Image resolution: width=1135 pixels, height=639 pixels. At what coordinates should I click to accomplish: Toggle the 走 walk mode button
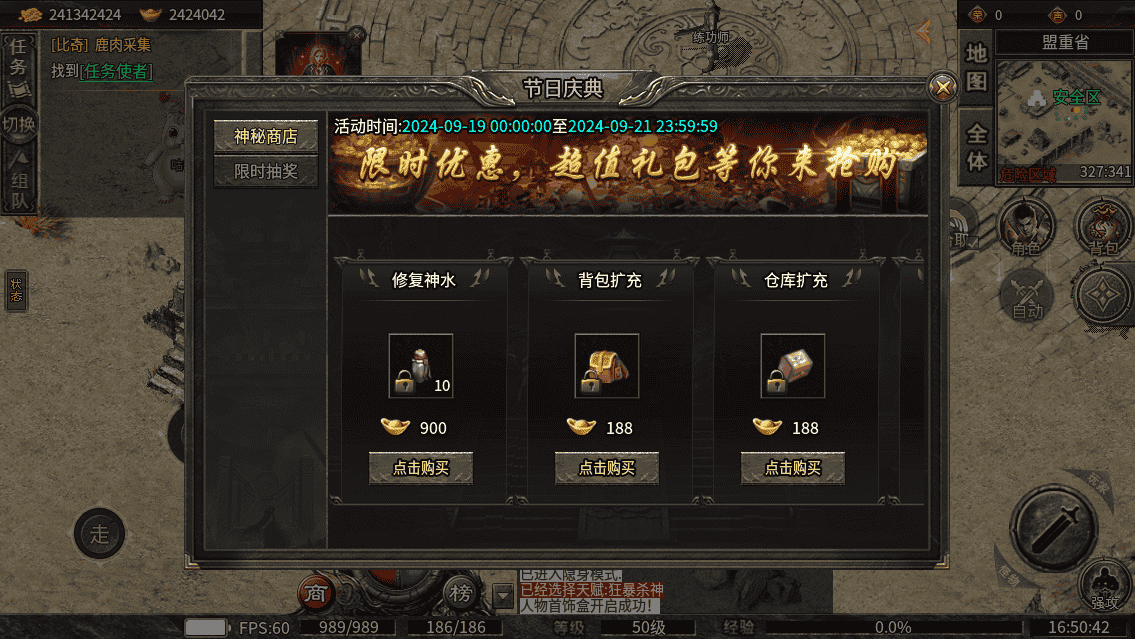click(100, 534)
